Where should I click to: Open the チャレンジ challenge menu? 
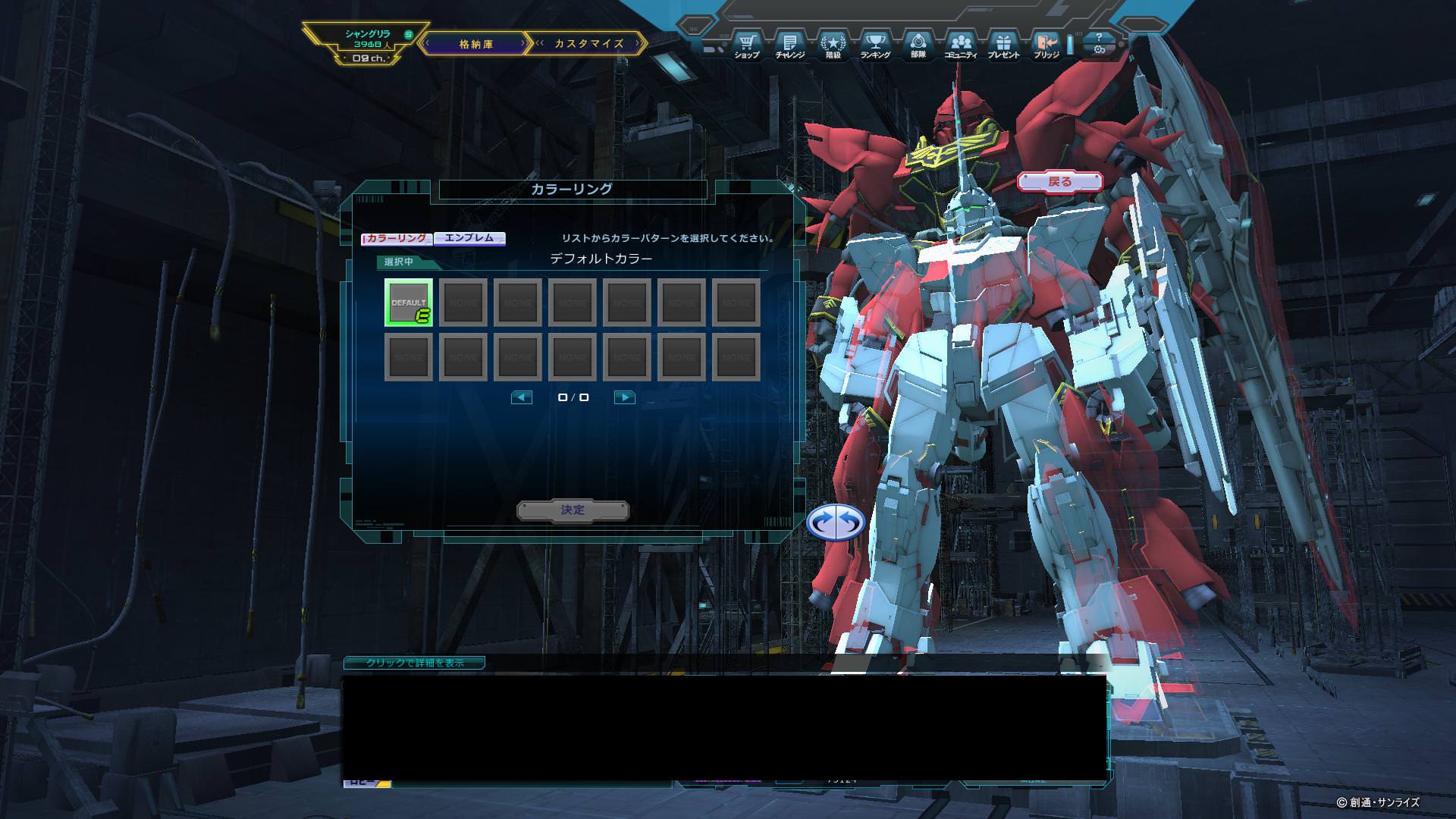coord(789,45)
